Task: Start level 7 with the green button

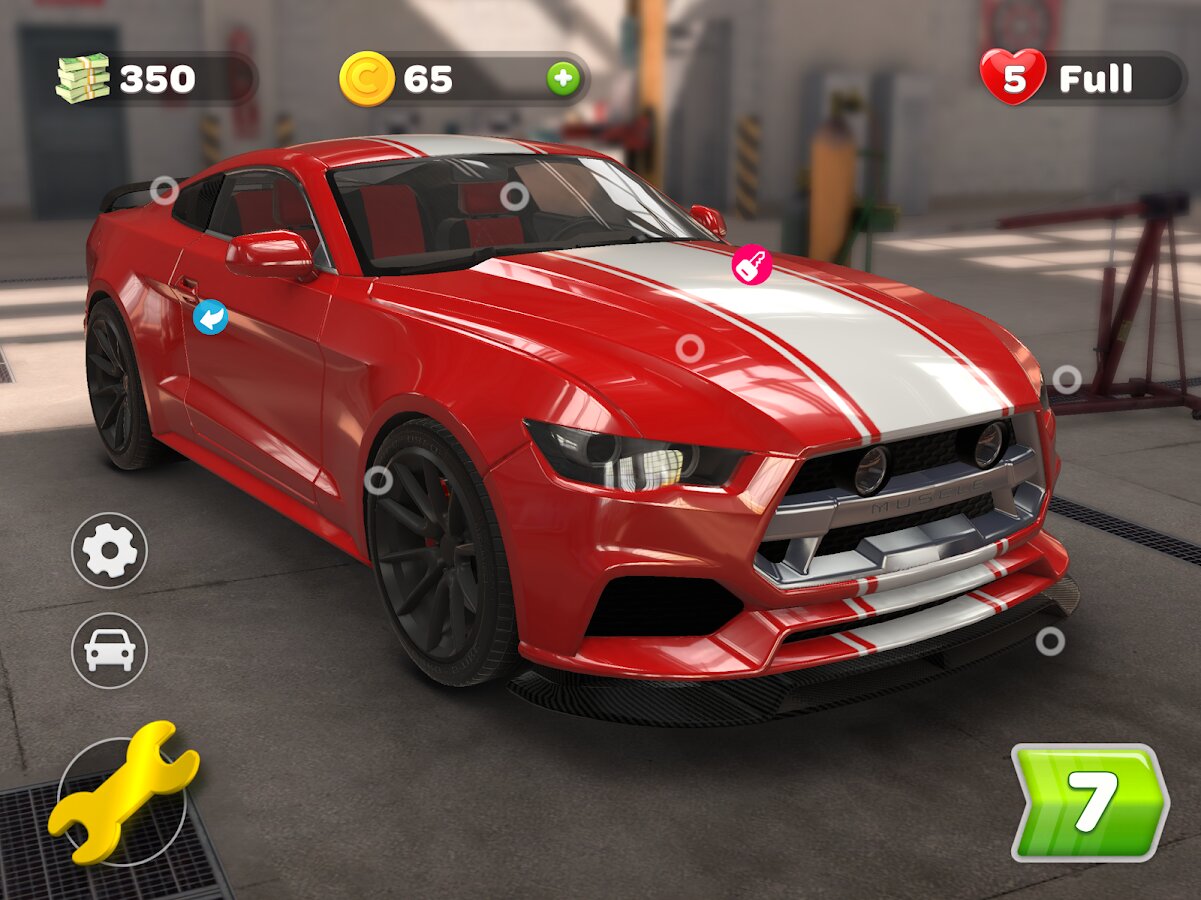Action: [1089, 802]
